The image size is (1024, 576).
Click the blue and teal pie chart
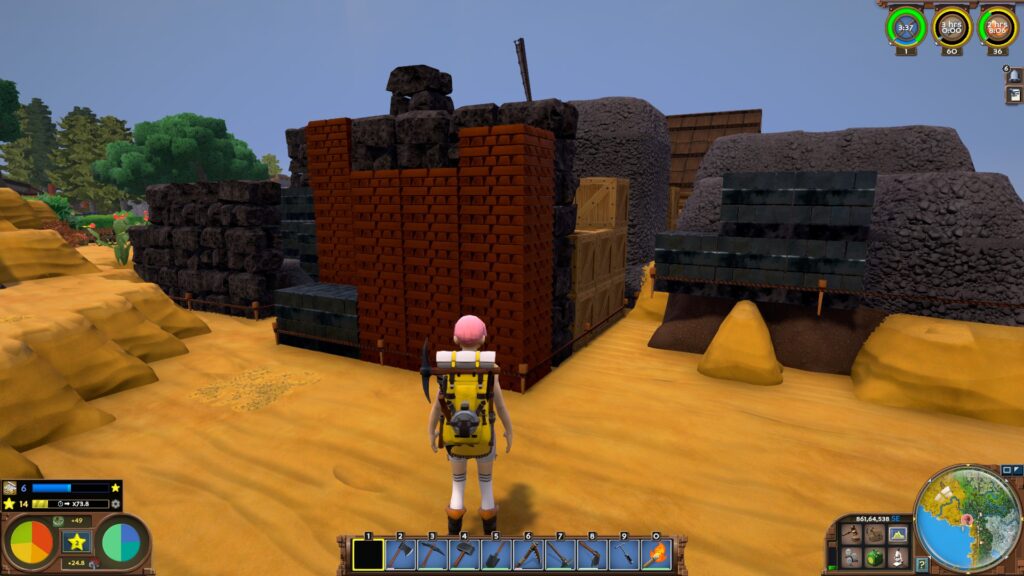tap(121, 542)
